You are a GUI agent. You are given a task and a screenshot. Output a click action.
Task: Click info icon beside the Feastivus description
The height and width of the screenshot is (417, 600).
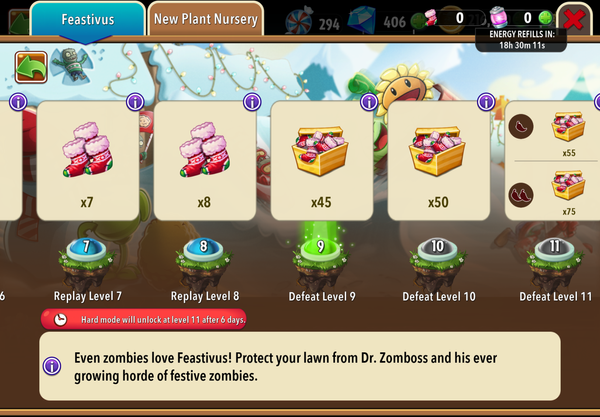55,365
